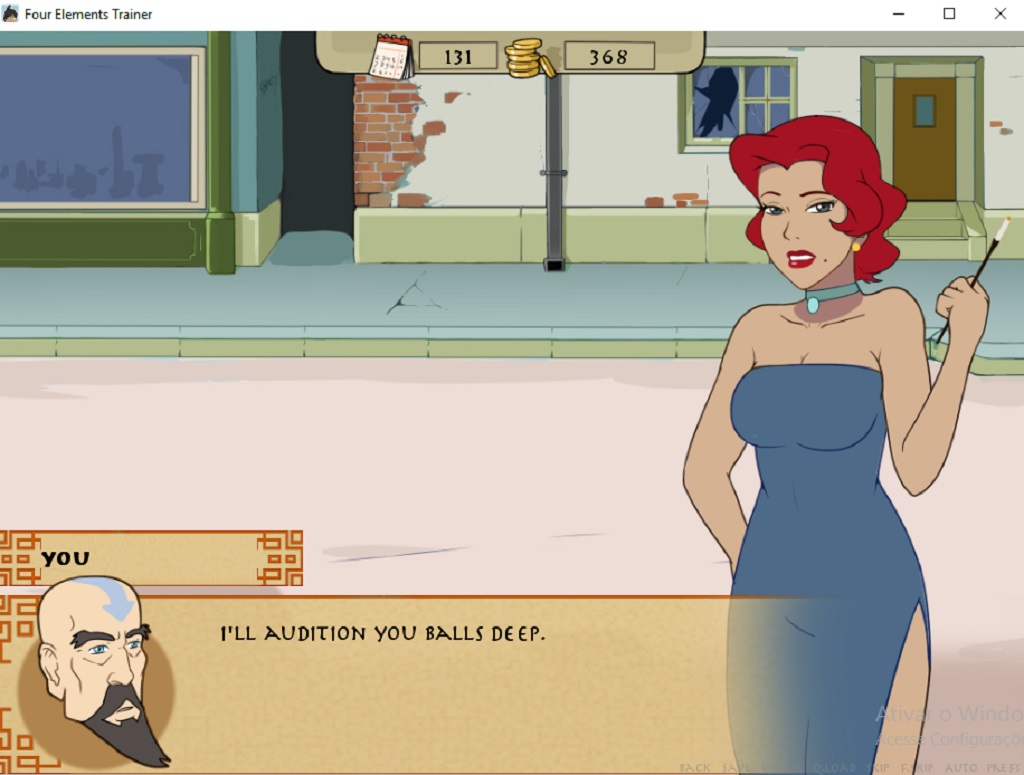Toggle Auto dialogue advance
Viewport: 1024px width, 775px height.
[x=961, y=768]
